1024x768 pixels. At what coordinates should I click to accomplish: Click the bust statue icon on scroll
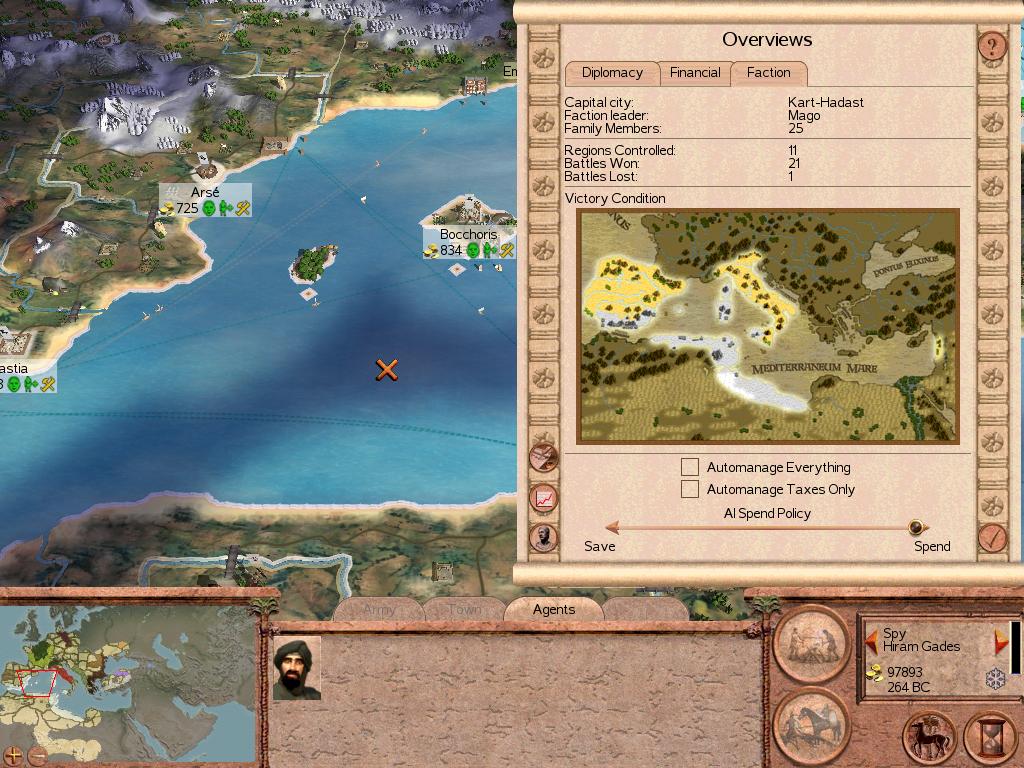tap(544, 537)
